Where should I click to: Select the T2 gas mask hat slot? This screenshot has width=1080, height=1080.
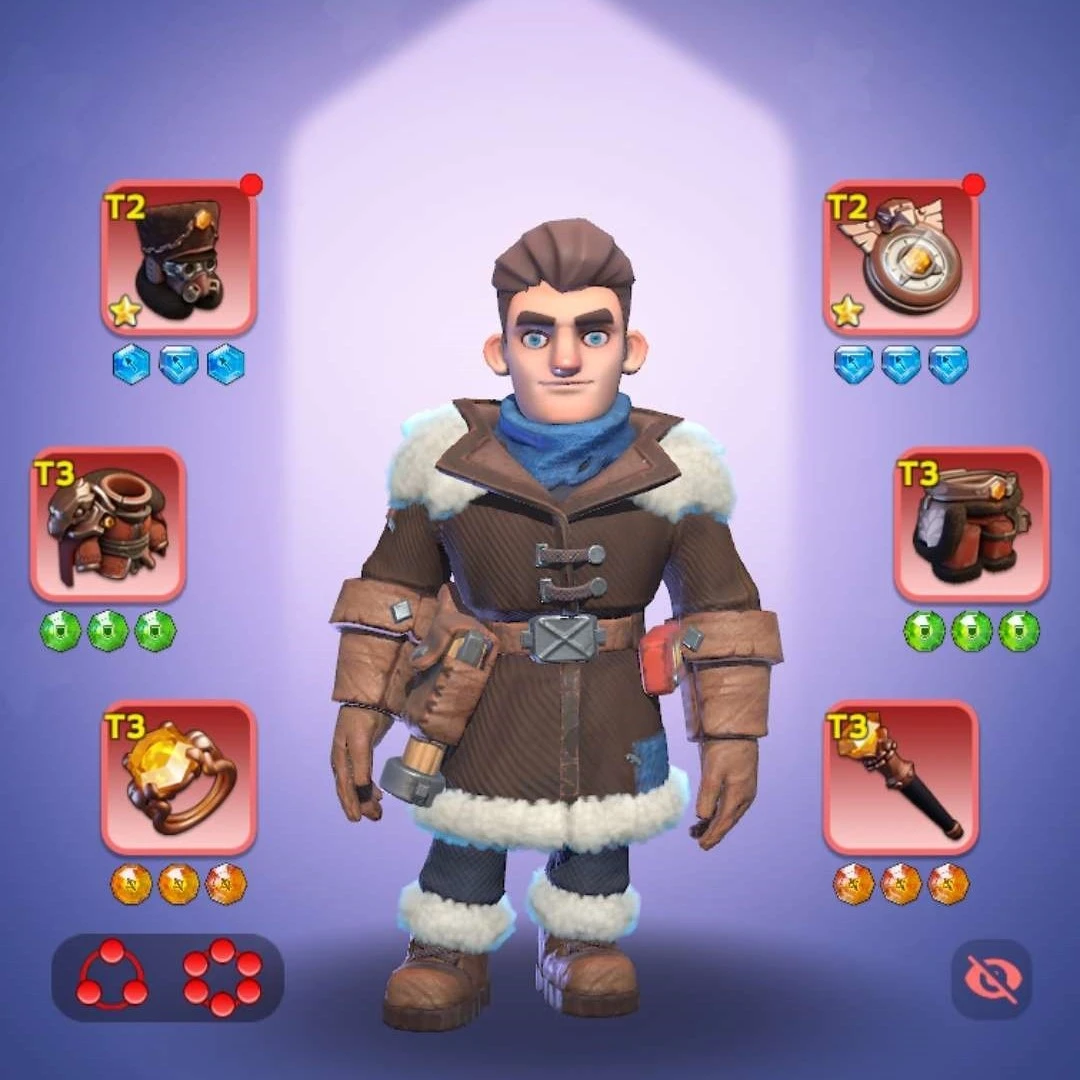(x=179, y=258)
